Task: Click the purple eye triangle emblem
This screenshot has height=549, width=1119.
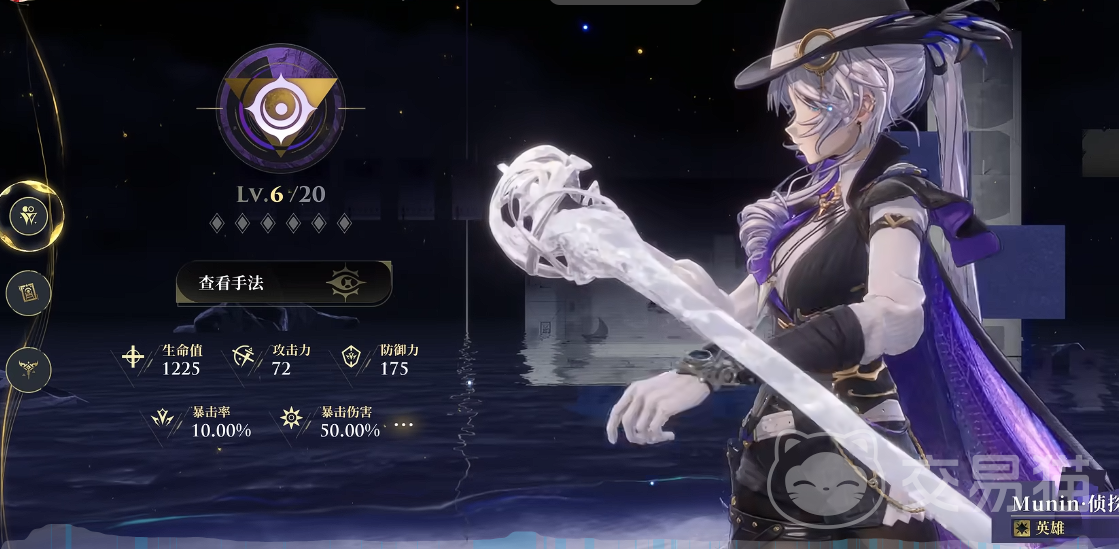Action: pyautogui.click(x=281, y=109)
